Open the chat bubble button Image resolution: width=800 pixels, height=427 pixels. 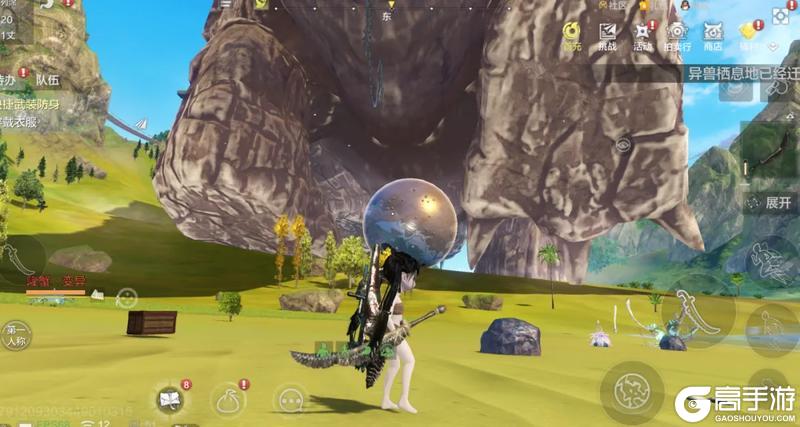[290, 400]
